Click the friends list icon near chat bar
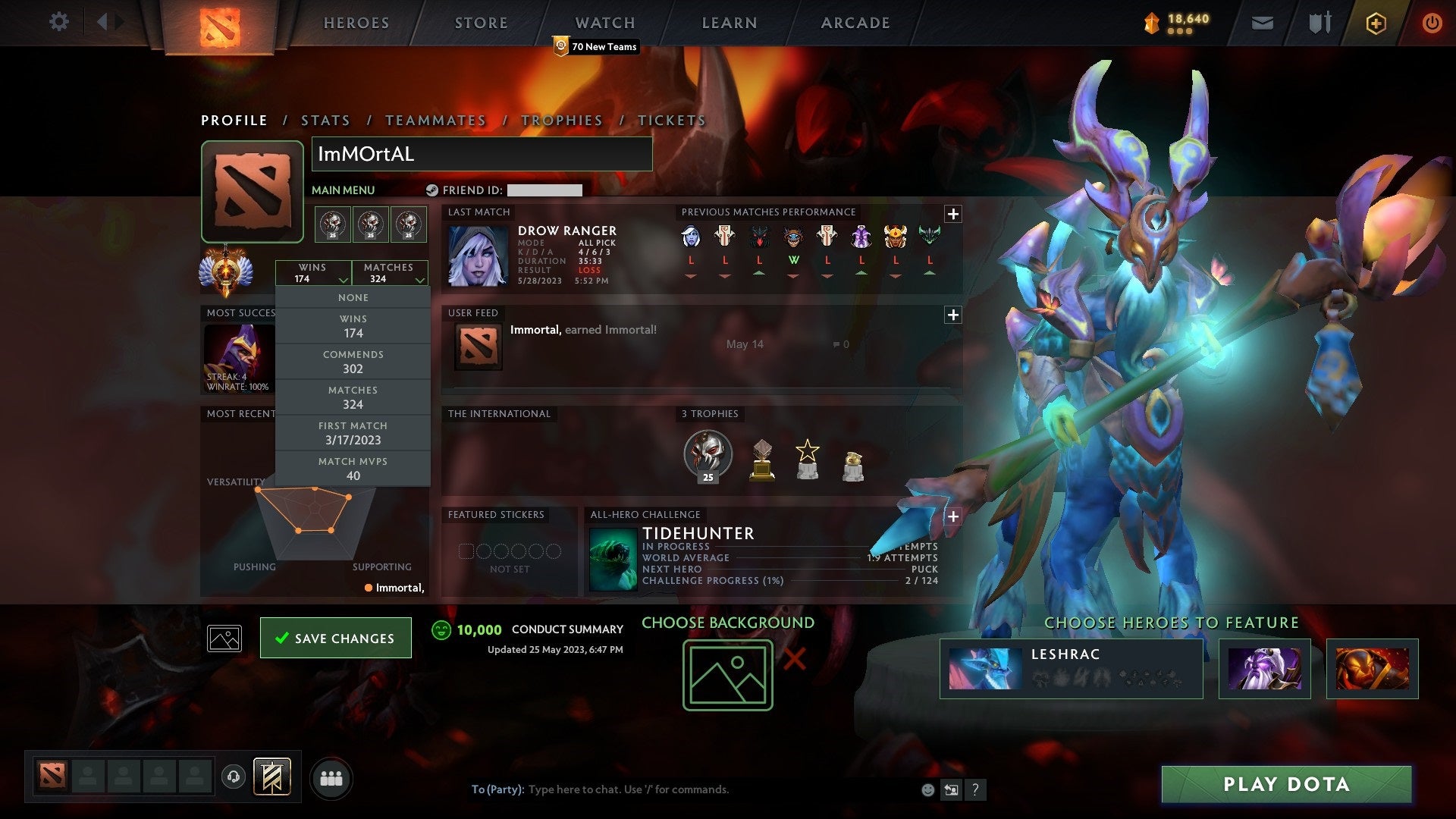This screenshot has height=819, width=1456. point(331,777)
